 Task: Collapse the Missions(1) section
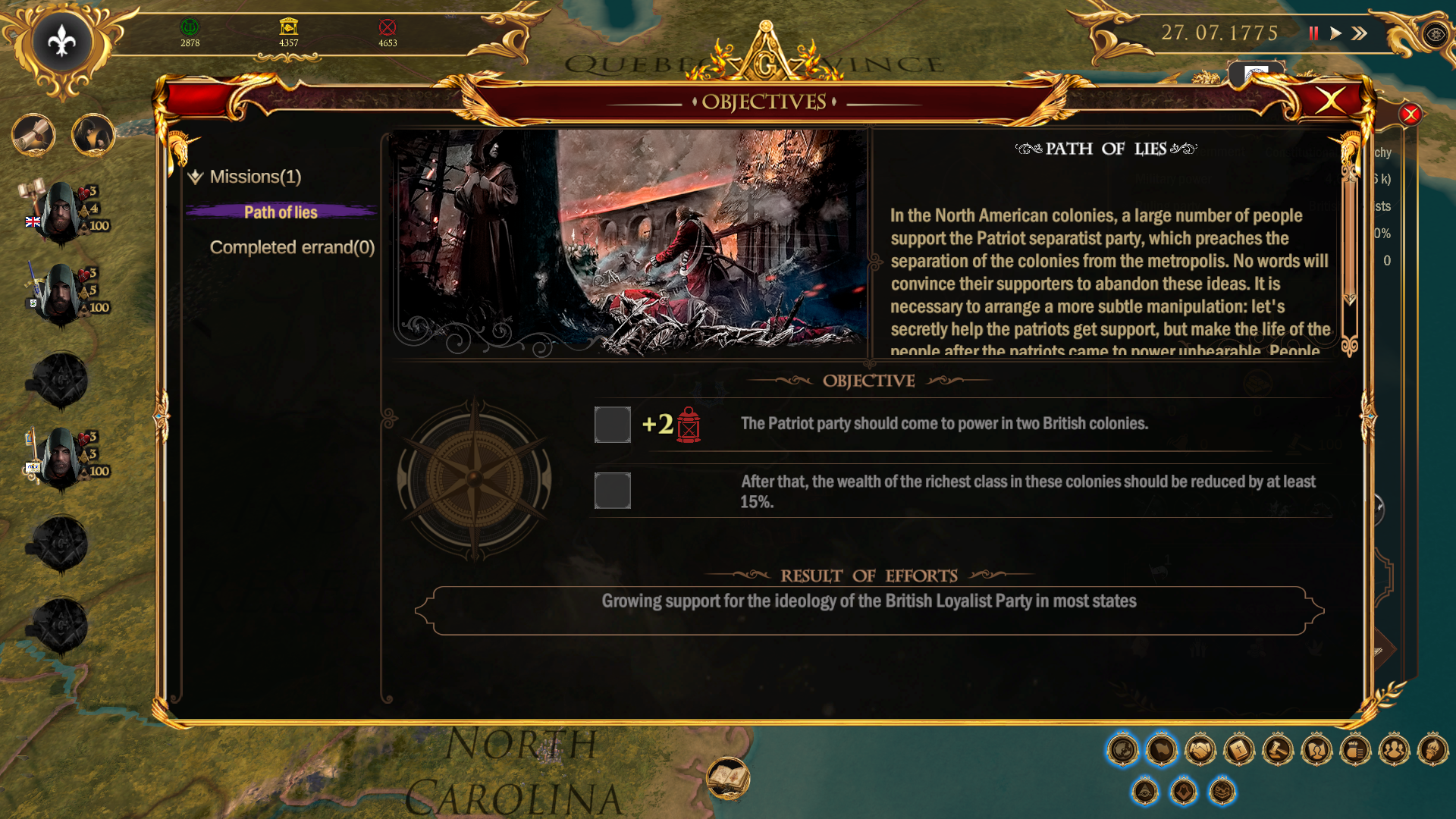[195, 177]
